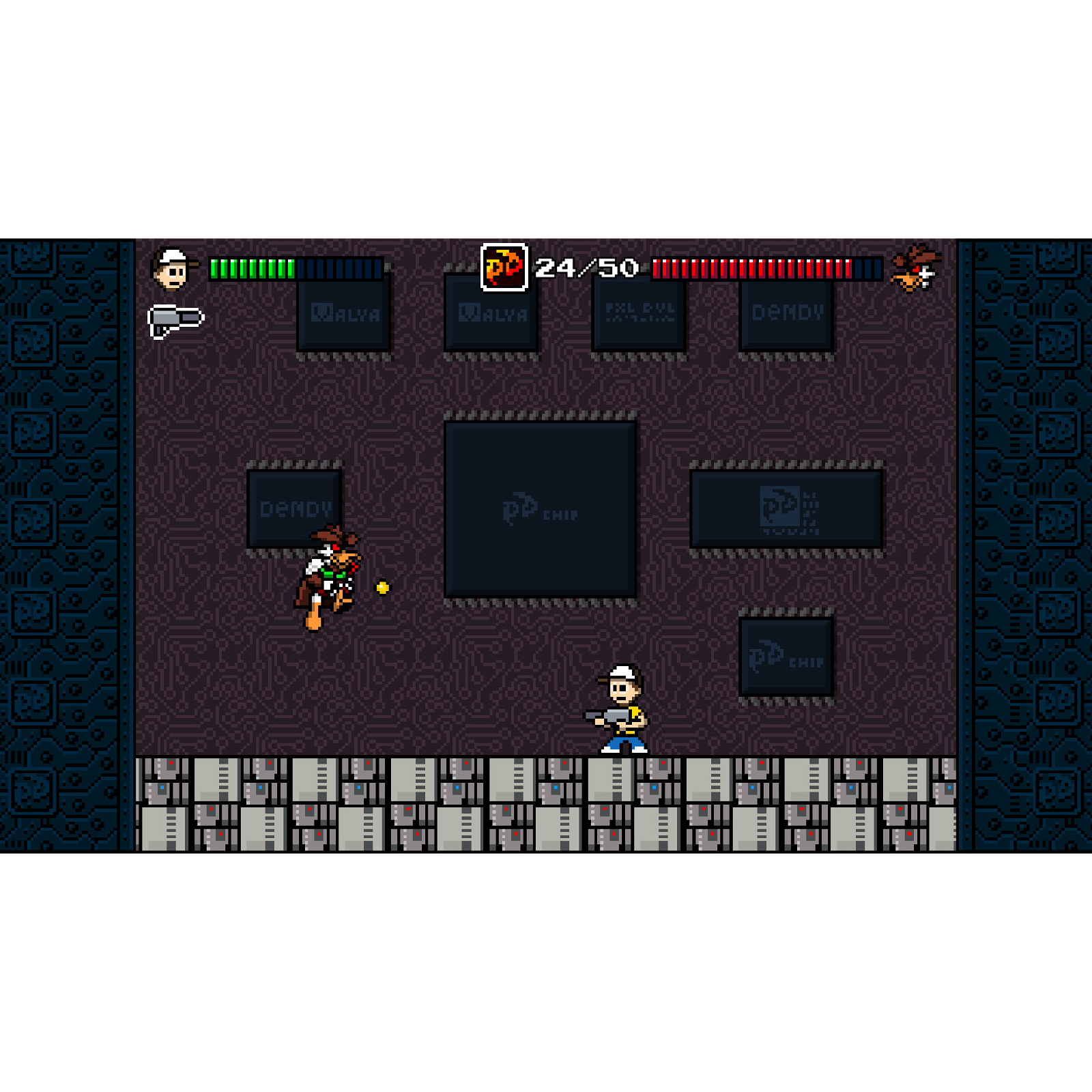The image size is (1092, 1092).
Task: Select the DENDY chip in the top row
Action: click(786, 314)
